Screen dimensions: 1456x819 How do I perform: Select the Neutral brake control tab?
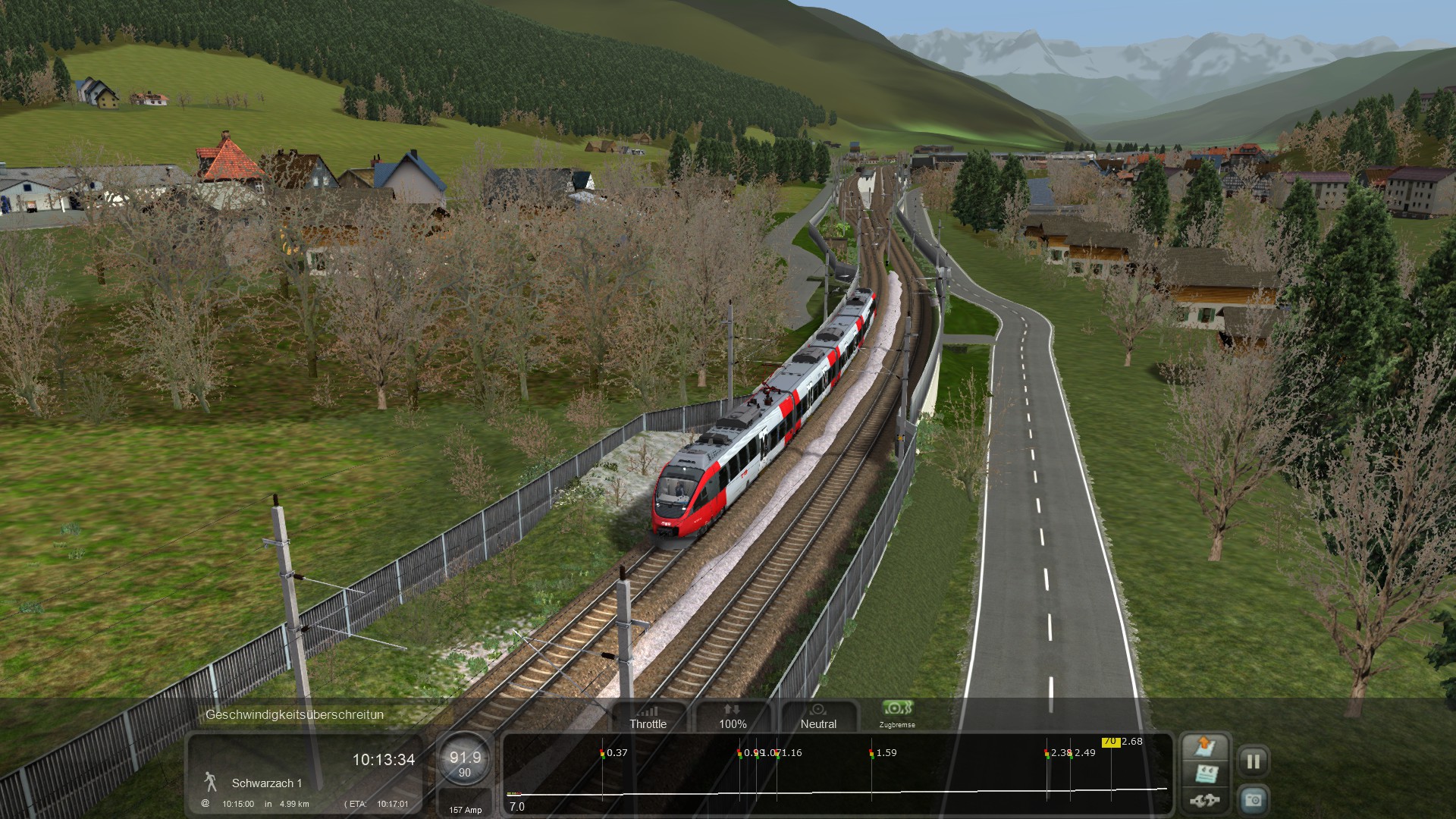818,717
